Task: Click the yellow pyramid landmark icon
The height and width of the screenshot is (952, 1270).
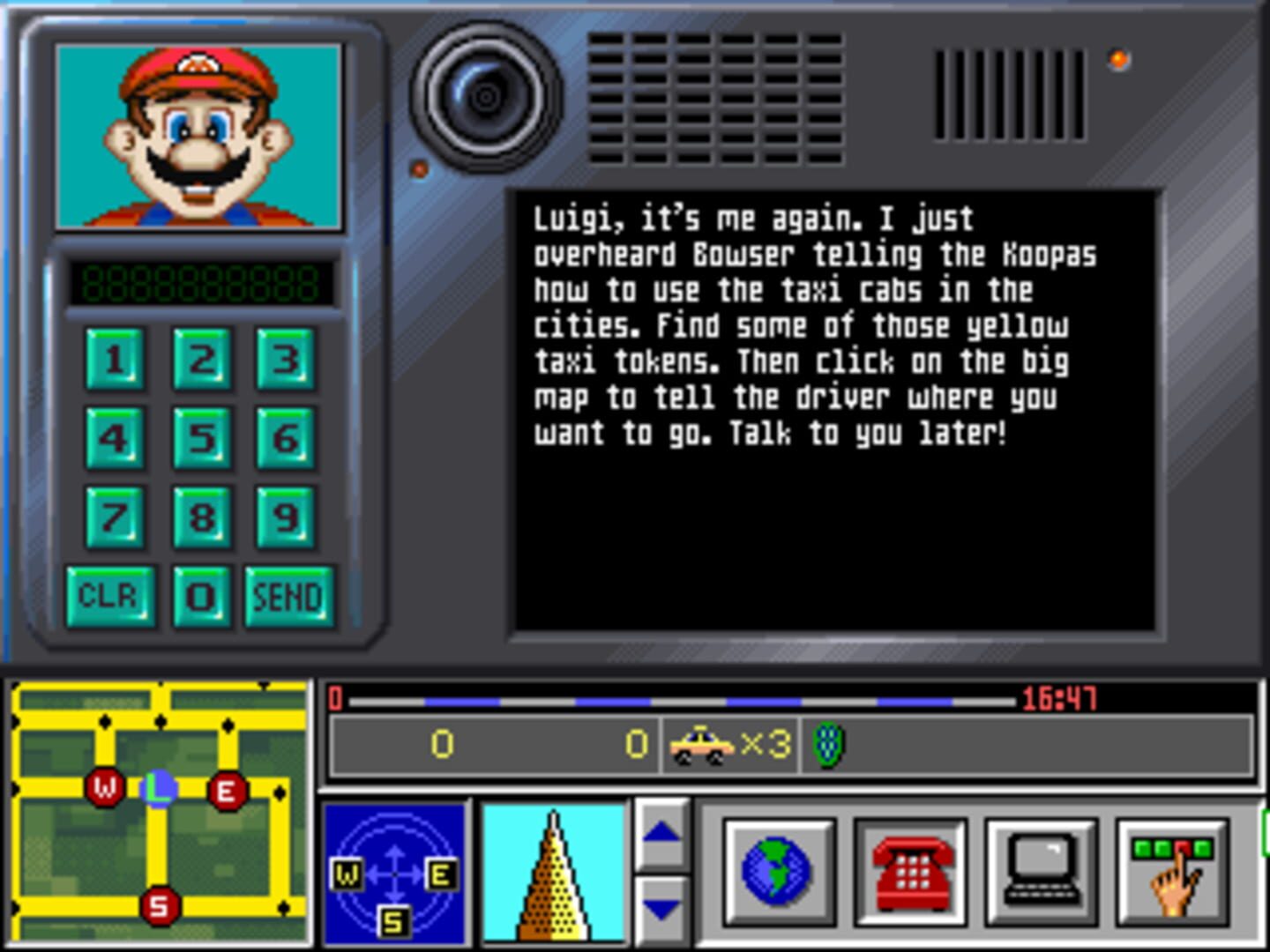Action: [554, 876]
